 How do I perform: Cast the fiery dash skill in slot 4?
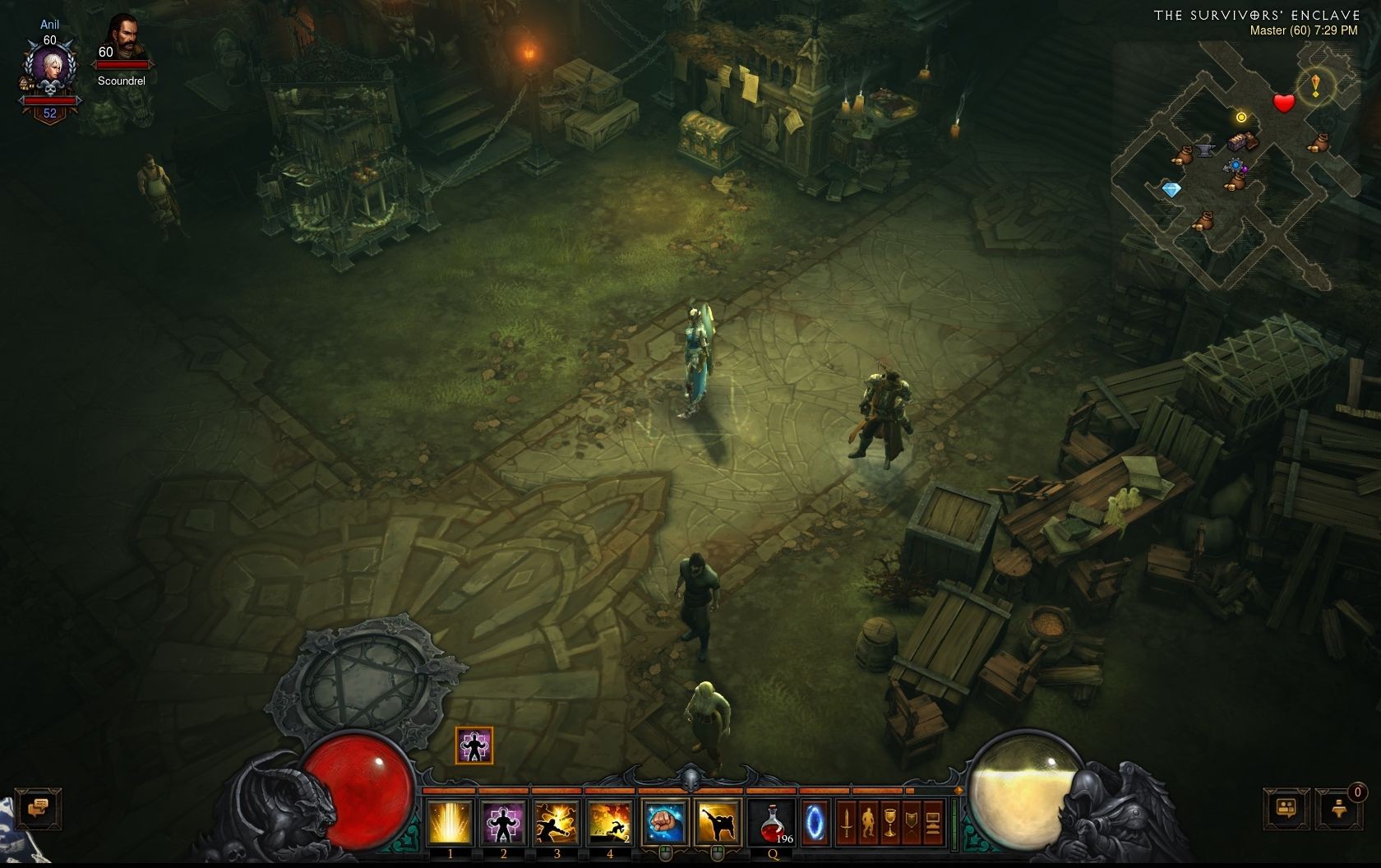pyautogui.click(x=610, y=822)
